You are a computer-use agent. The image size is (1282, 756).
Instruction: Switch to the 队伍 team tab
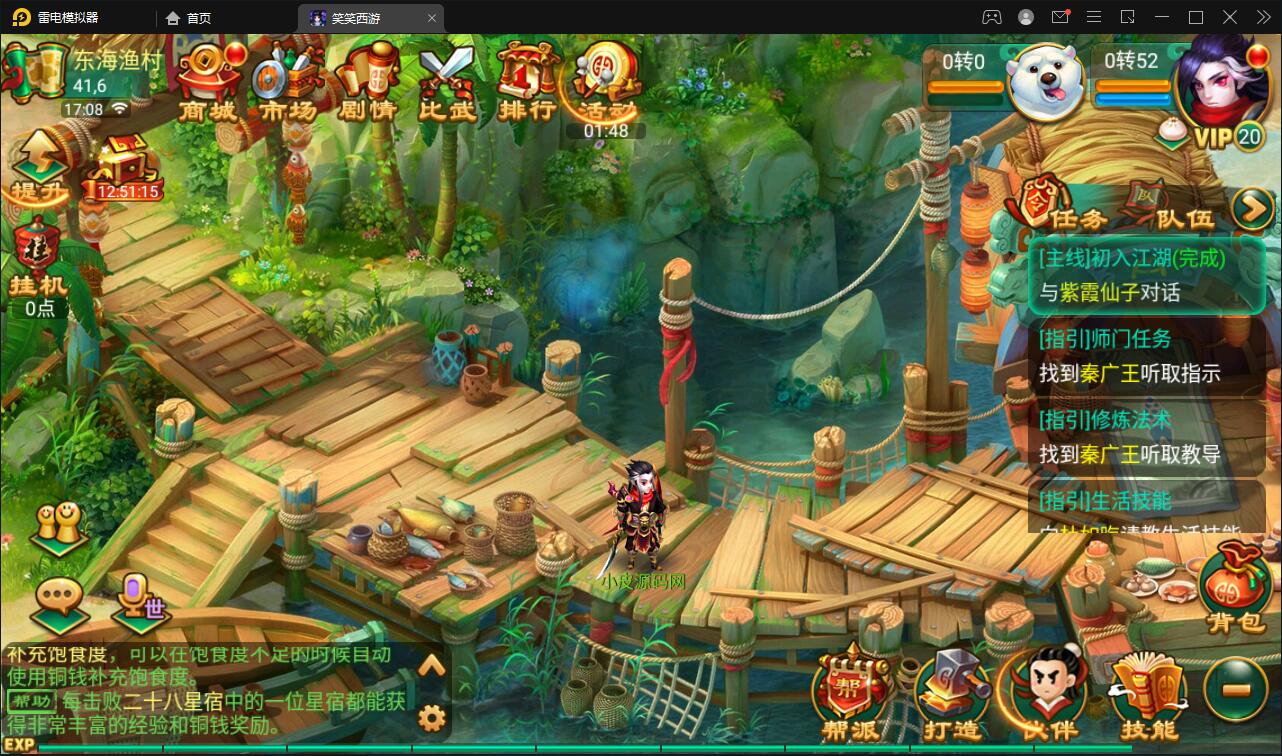click(x=1170, y=207)
